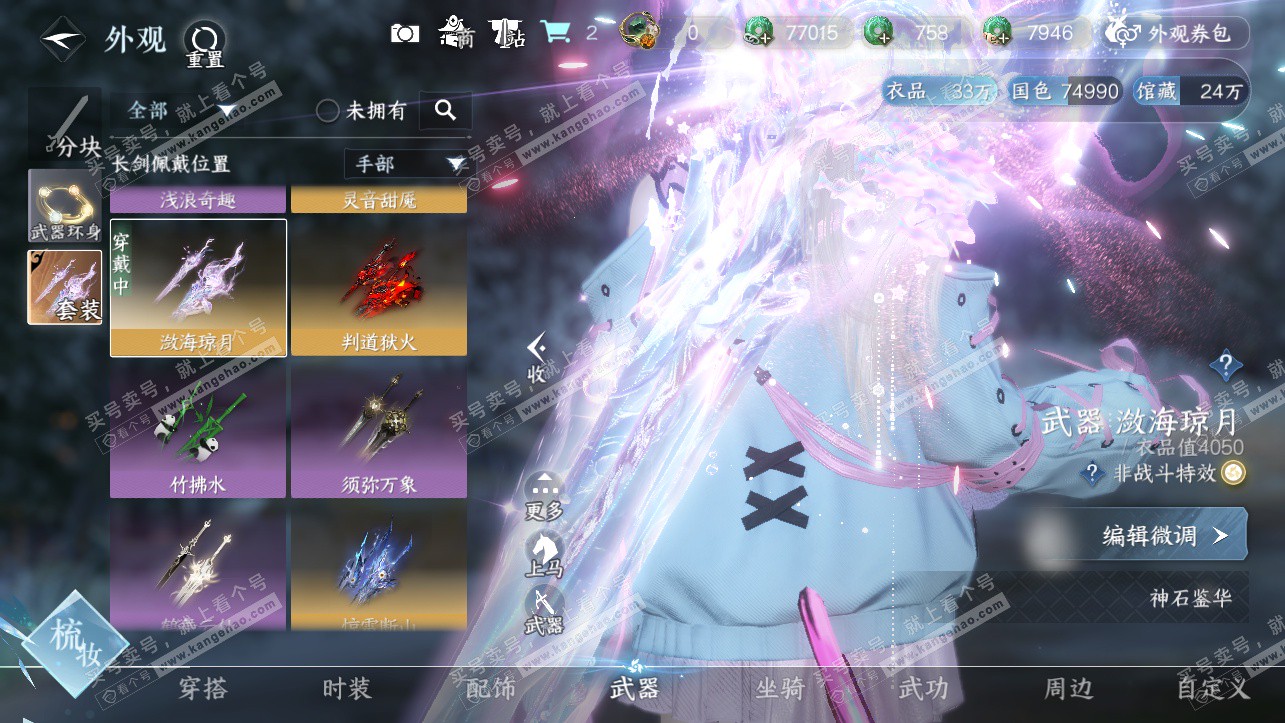Choose the 判道狱火 weapon skin
The height and width of the screenshot is (723, 1285).
click(x=379, y=288)
